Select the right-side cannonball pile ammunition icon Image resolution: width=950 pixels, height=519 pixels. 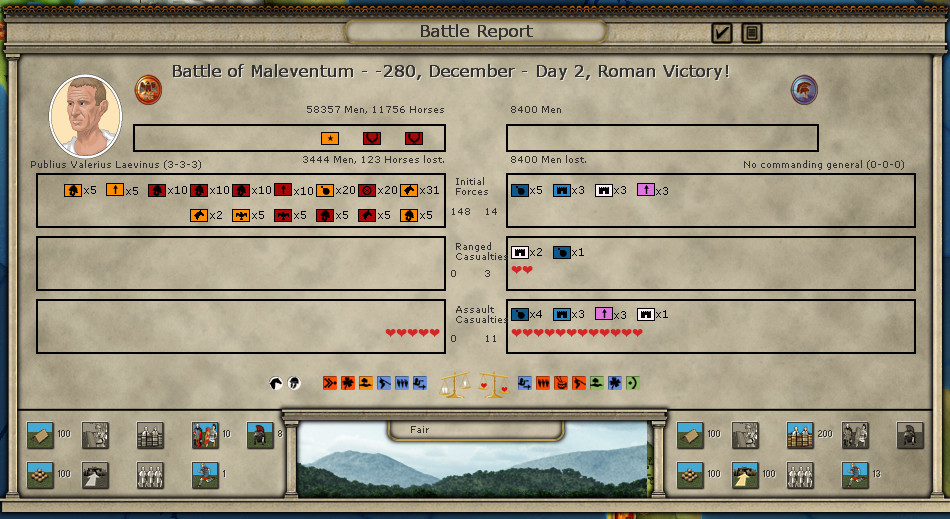[x=690, y=474]
